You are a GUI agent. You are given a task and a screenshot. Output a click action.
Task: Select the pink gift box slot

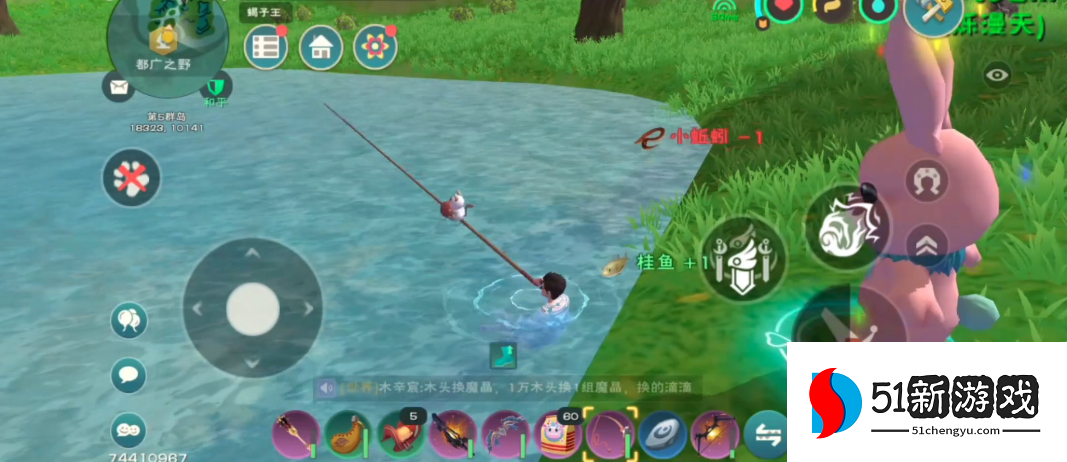[x=558, y=435]
